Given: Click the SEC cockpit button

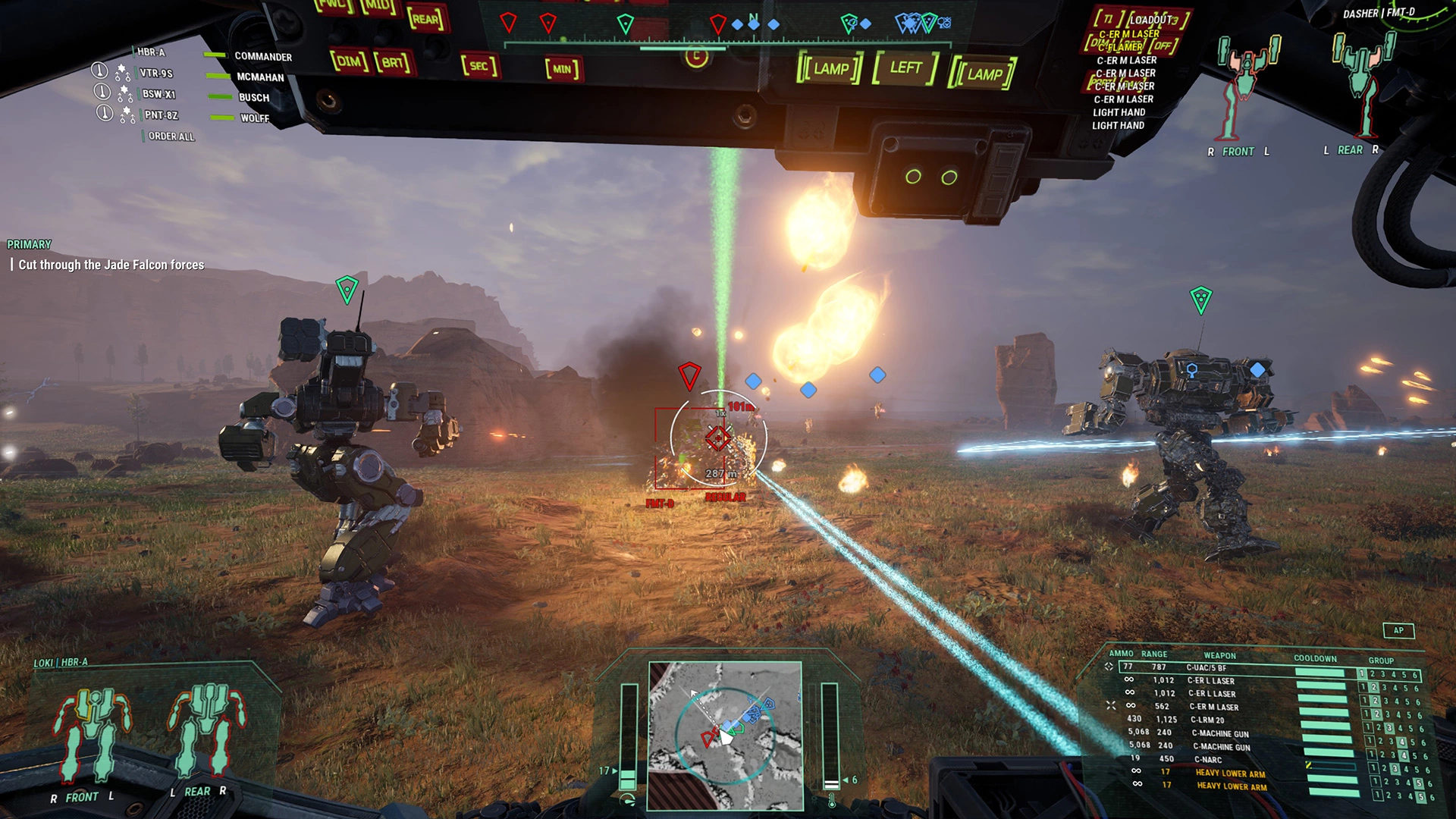Looking at the screenshot, I should click(479, 66).
